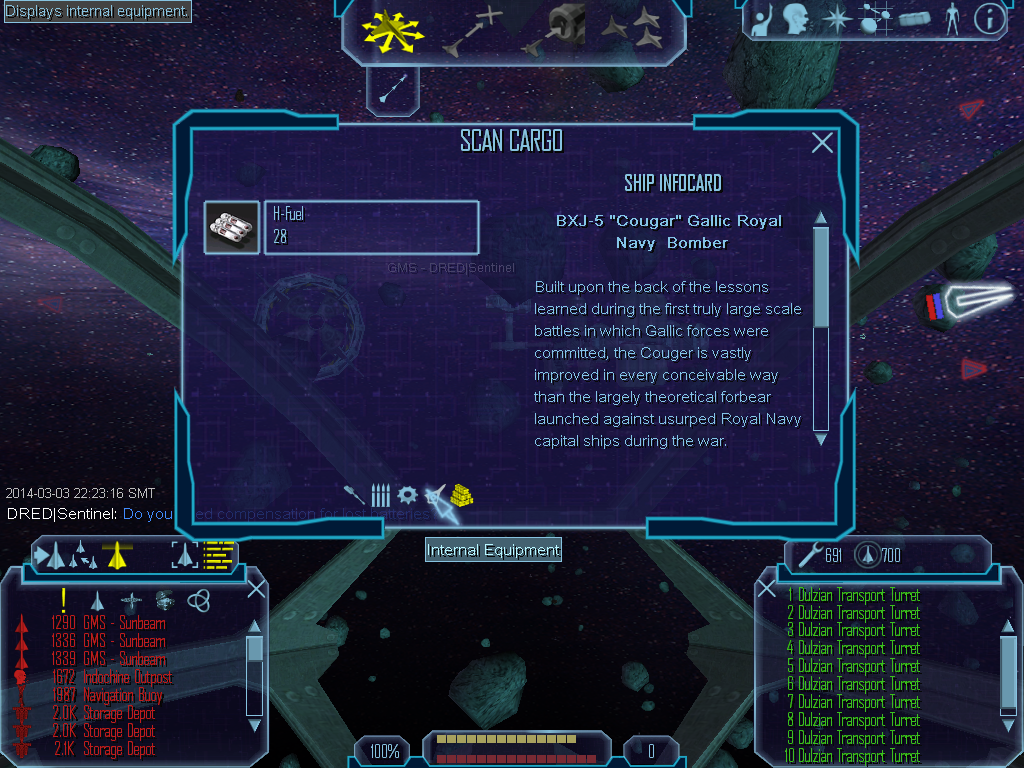Screen dimensions: 1024x768
Task: Close the contact list panel
Action: (x=256, y=589)
